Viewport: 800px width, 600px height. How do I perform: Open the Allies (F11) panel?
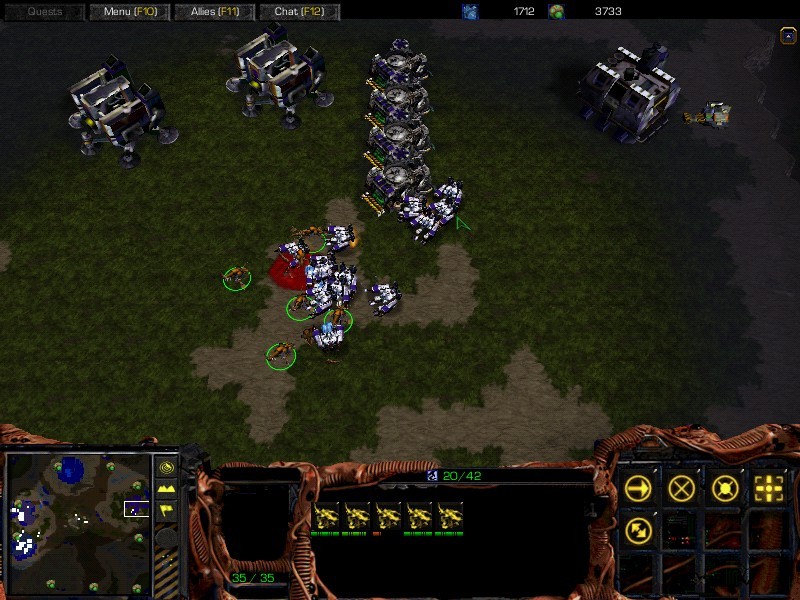click(x=213, y=12)
